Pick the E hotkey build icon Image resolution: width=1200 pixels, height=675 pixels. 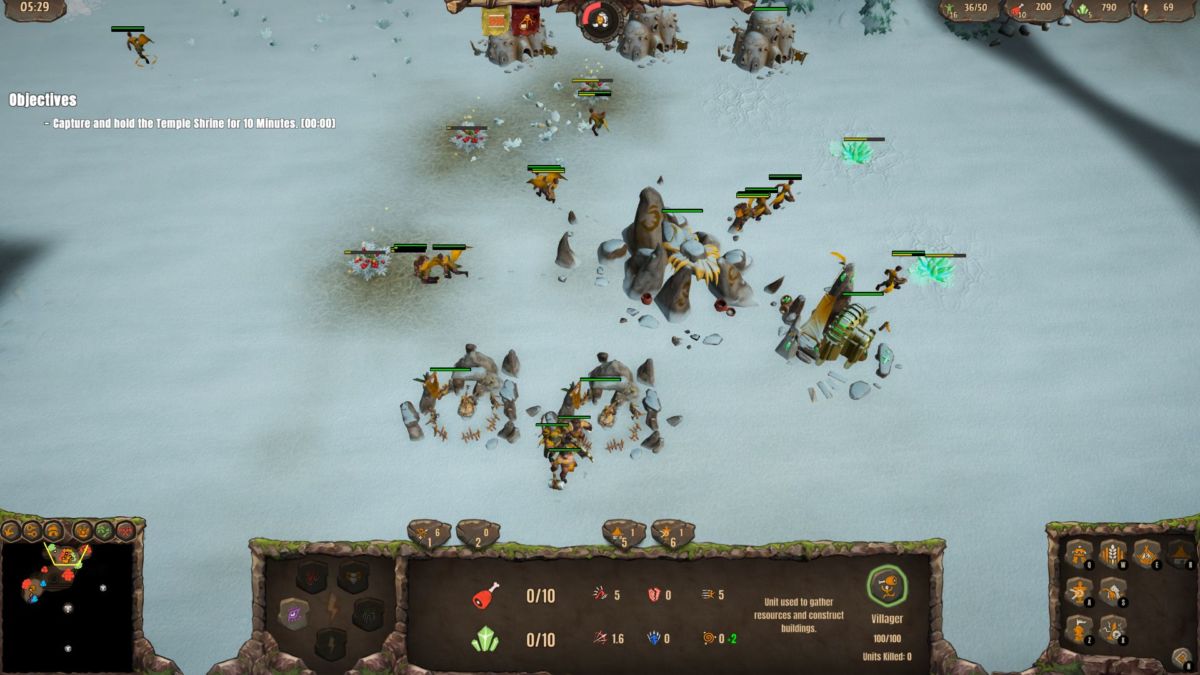coord(1146,553)
